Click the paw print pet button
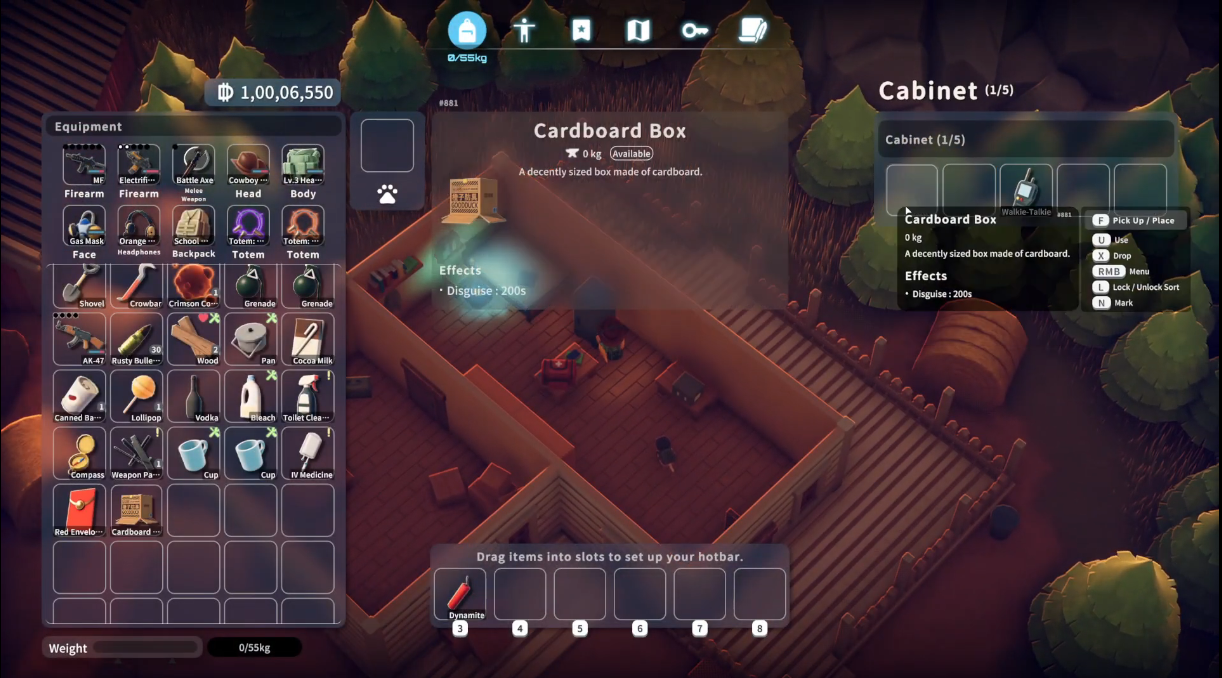The width and height of the screenshot is (1222, 678). pos(388,194)
